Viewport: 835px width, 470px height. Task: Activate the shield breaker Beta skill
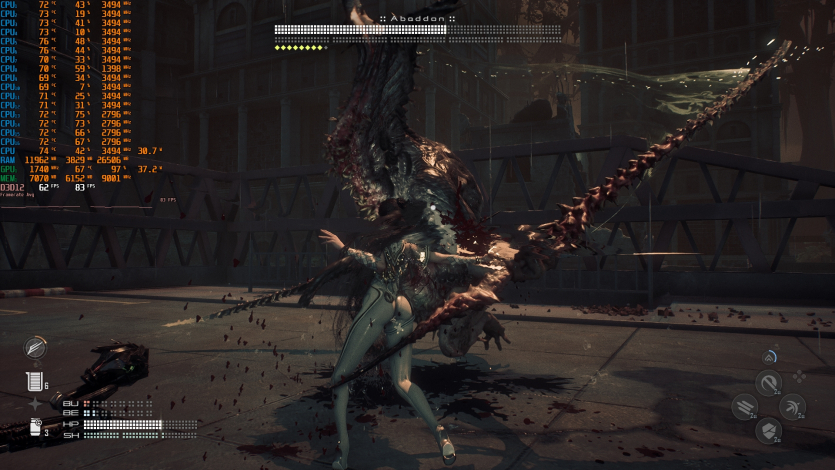click(x=768, y=431)
